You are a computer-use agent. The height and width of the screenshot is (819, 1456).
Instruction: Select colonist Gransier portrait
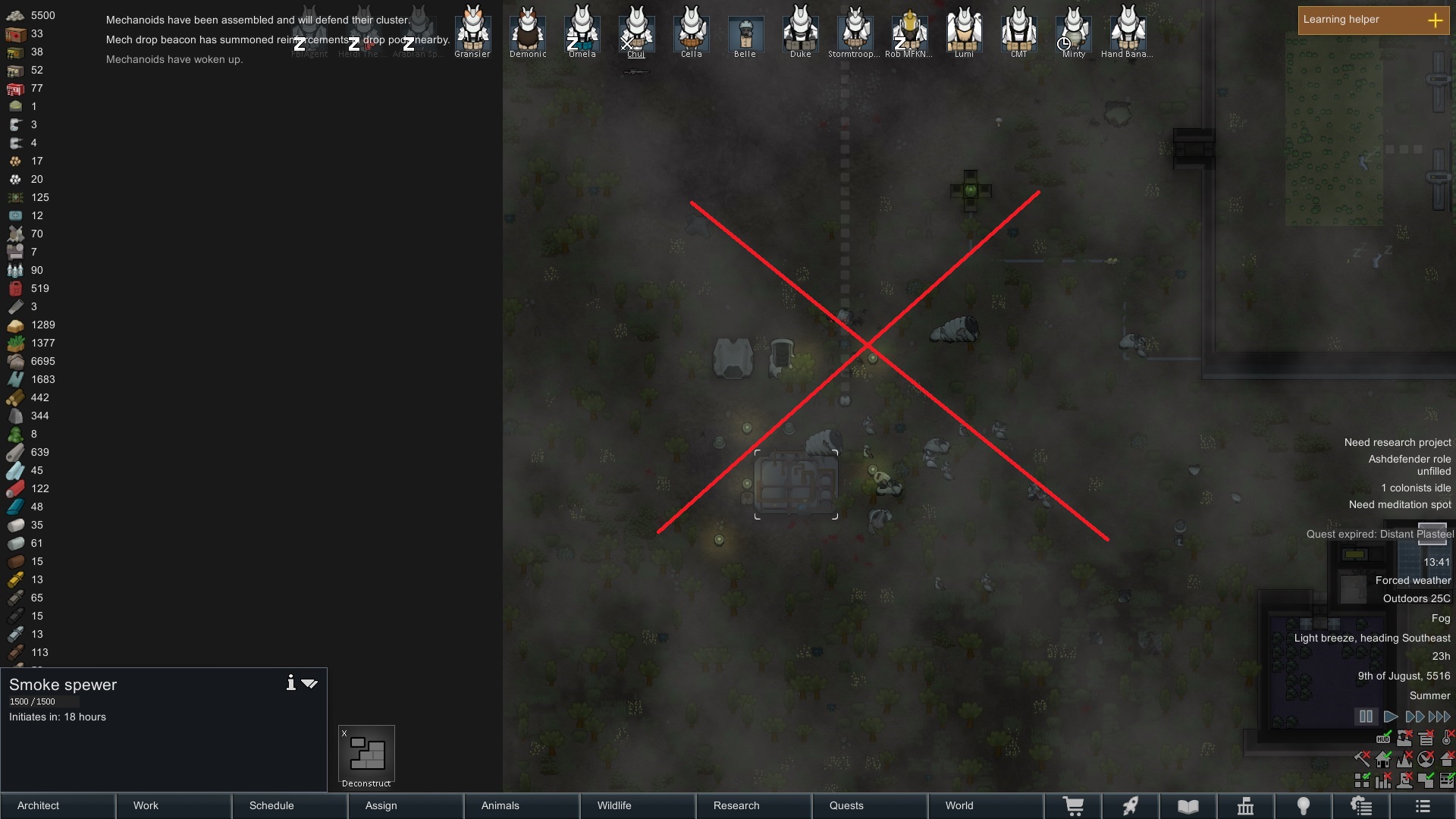pyautogui.click(x=472, y=30)
